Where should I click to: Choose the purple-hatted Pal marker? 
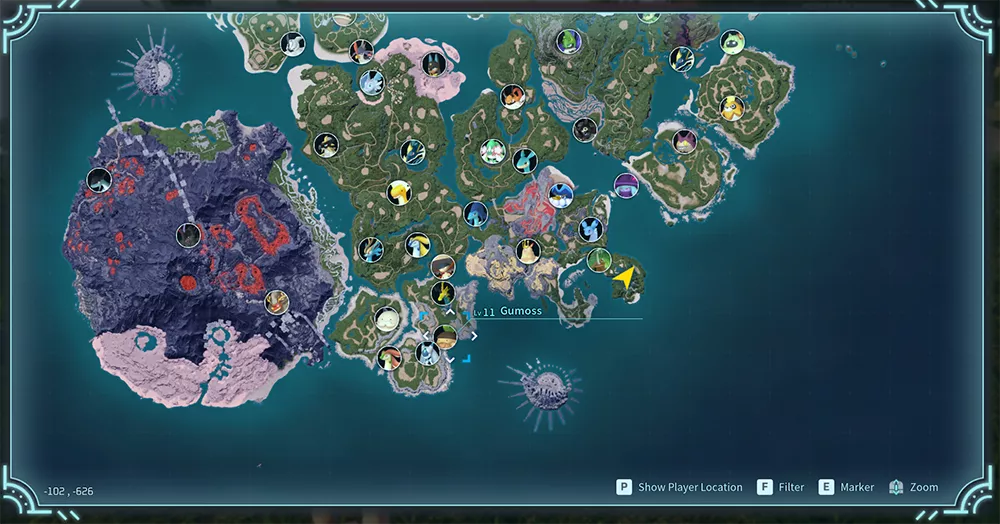pos(626,185)
